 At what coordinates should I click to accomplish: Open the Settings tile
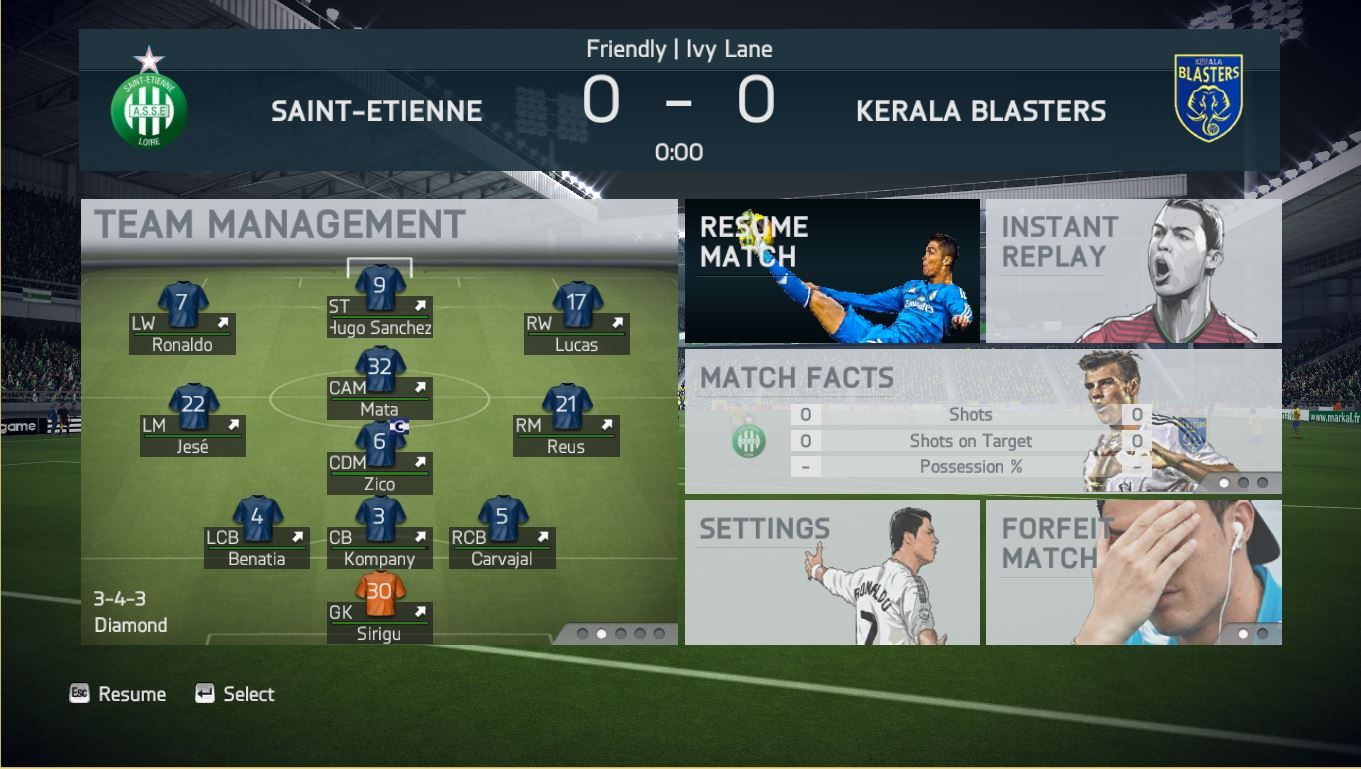point(832,572)
